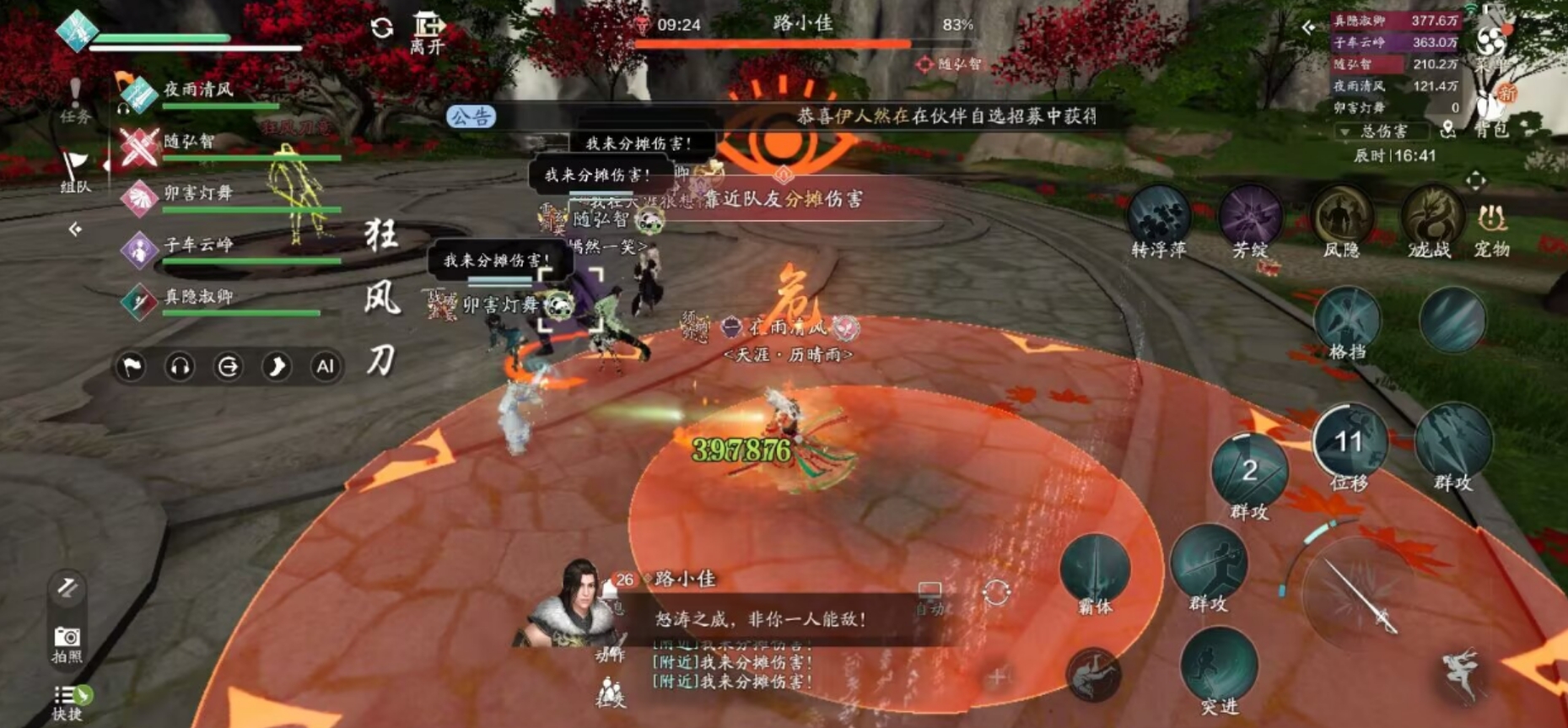The height and width of the screenshot is (728, 1568).
Task: Open the 公告 announcement banner
Action: click(x=470, y=117)
